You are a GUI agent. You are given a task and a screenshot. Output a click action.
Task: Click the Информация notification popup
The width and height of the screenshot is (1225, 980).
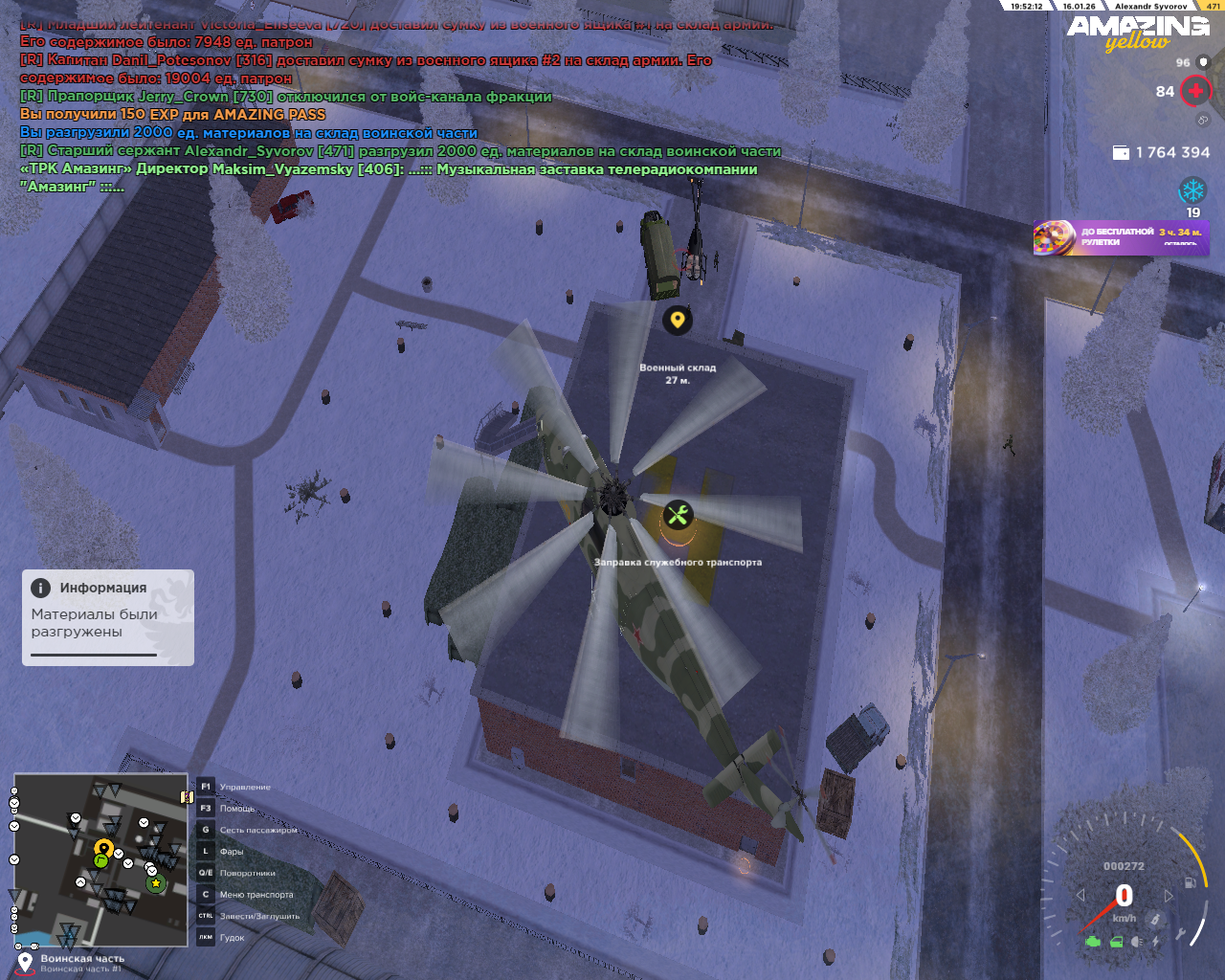coord(108,617)
